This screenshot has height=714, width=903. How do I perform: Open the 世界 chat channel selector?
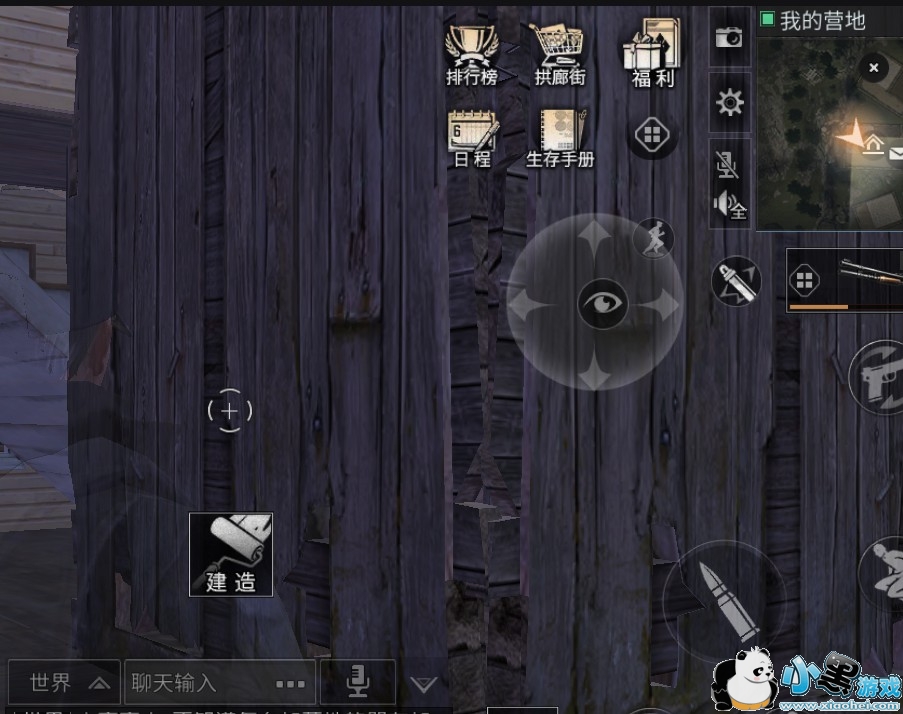(x=64, y=683)
